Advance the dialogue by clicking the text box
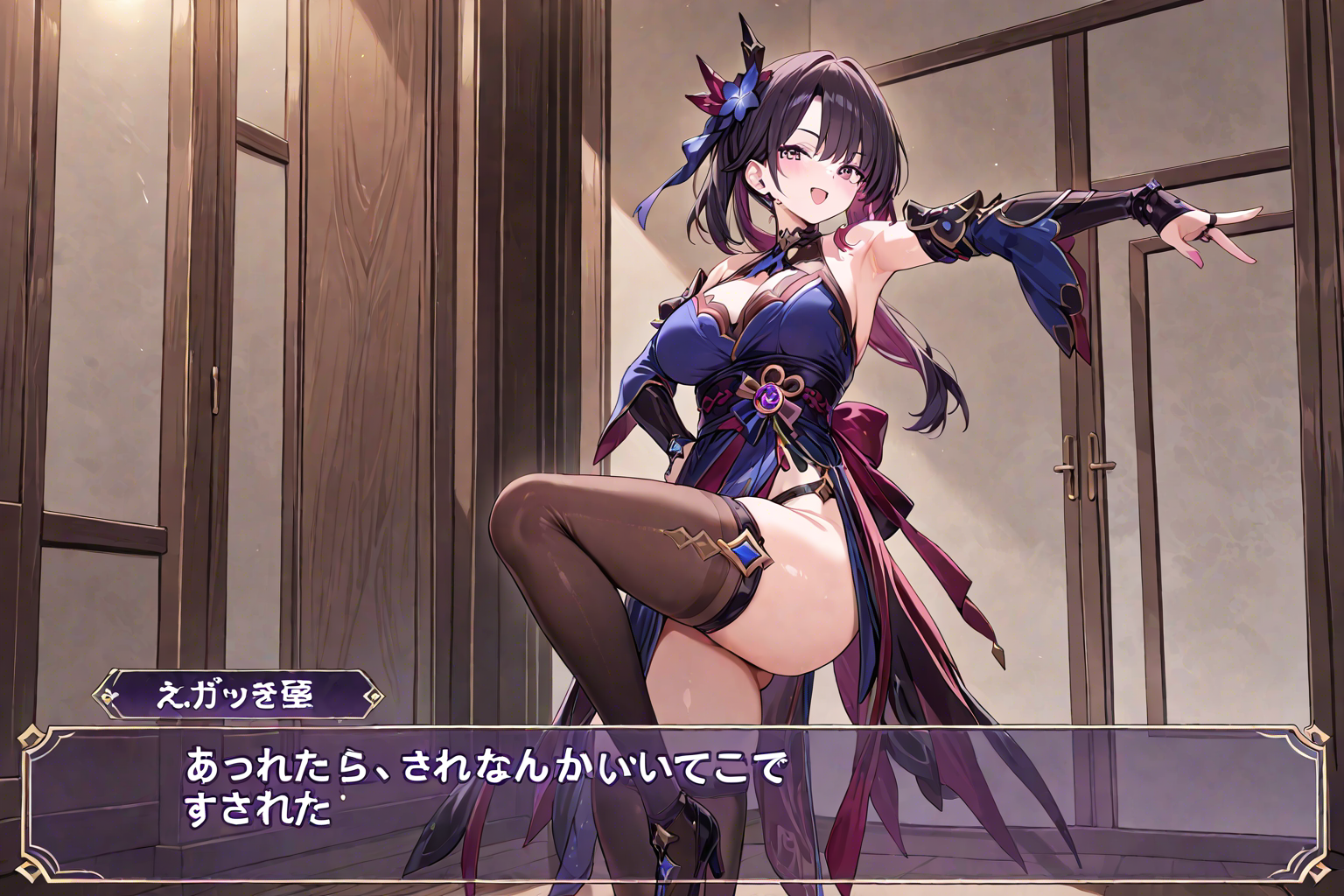 [x=671, y=801]
